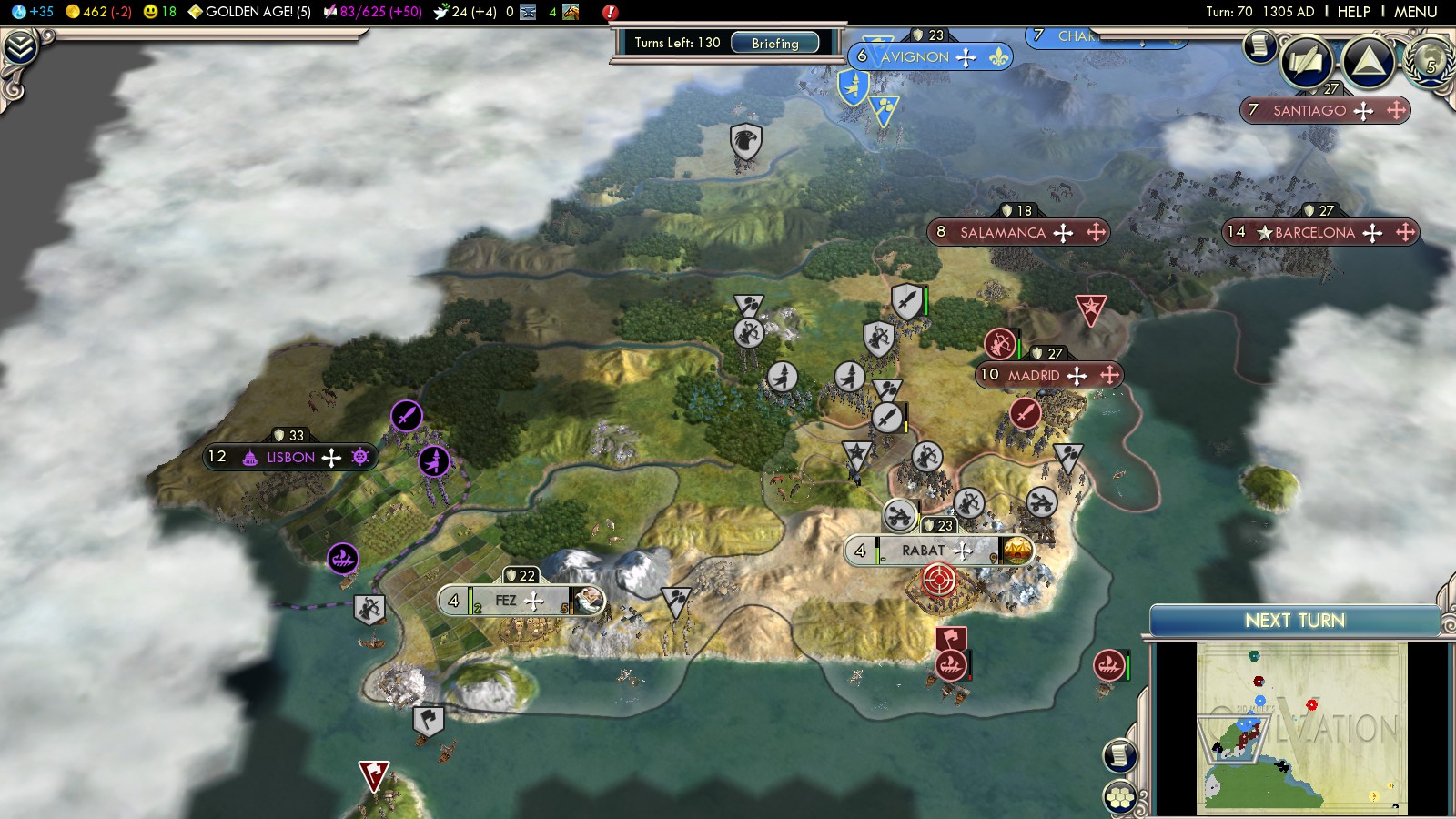Open the HELP Civilopedia link
This screenshot has width=1456, height=819.
click(x=1353, y=12)
